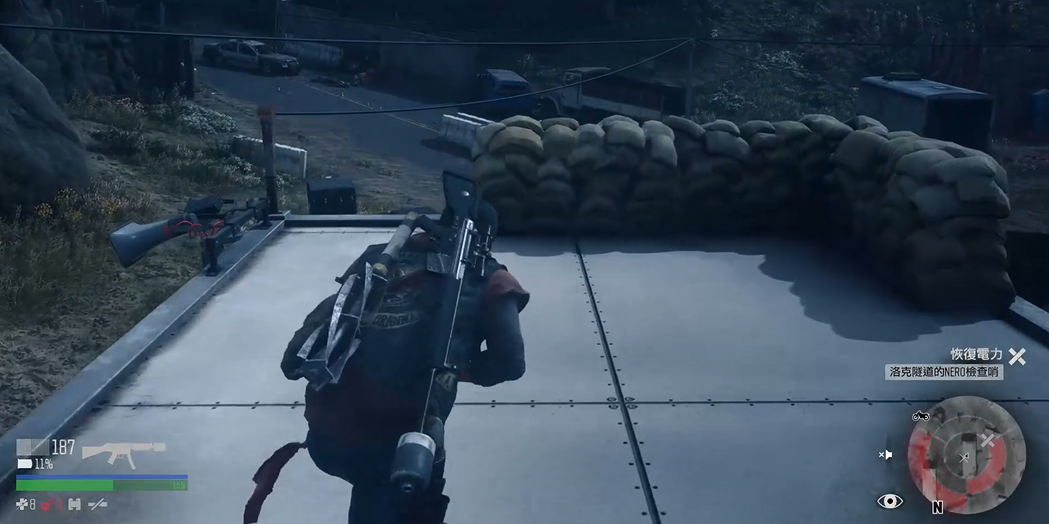
Task: Select the 恢復電力 objective tracker
Action: pyautogui.click(x=976, y=355)
